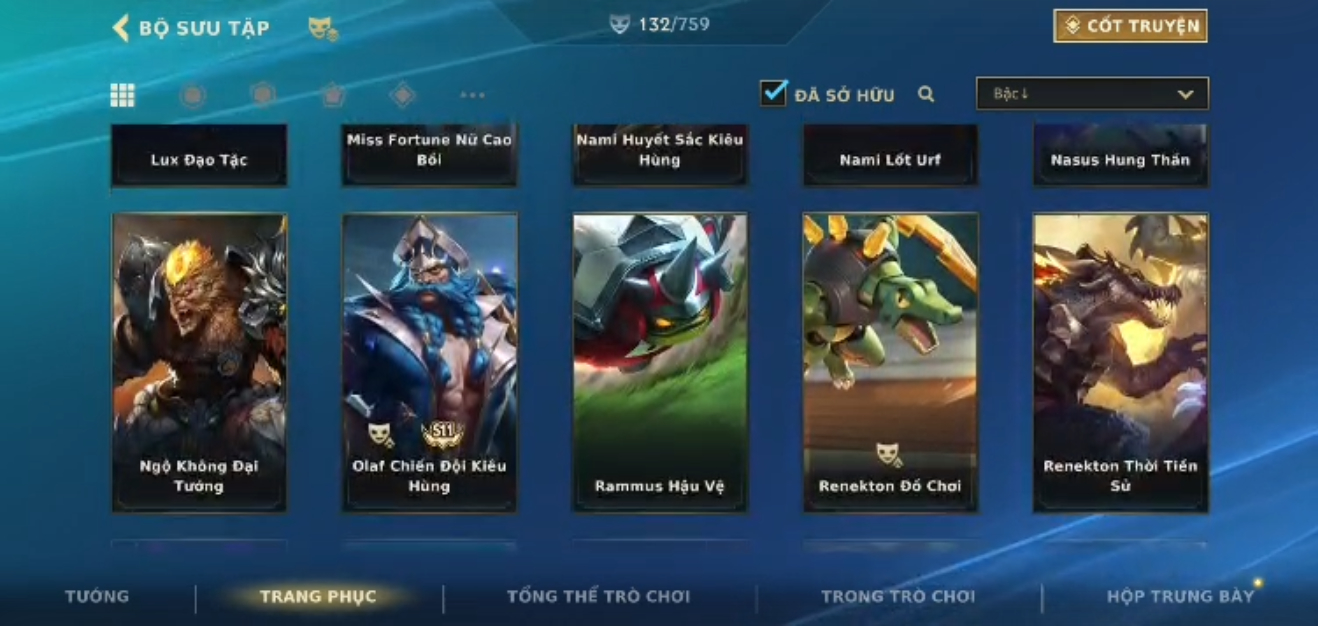Choose the Olaf Chiến Đội Kiêu Hùng skin

(x=429, y=362)
